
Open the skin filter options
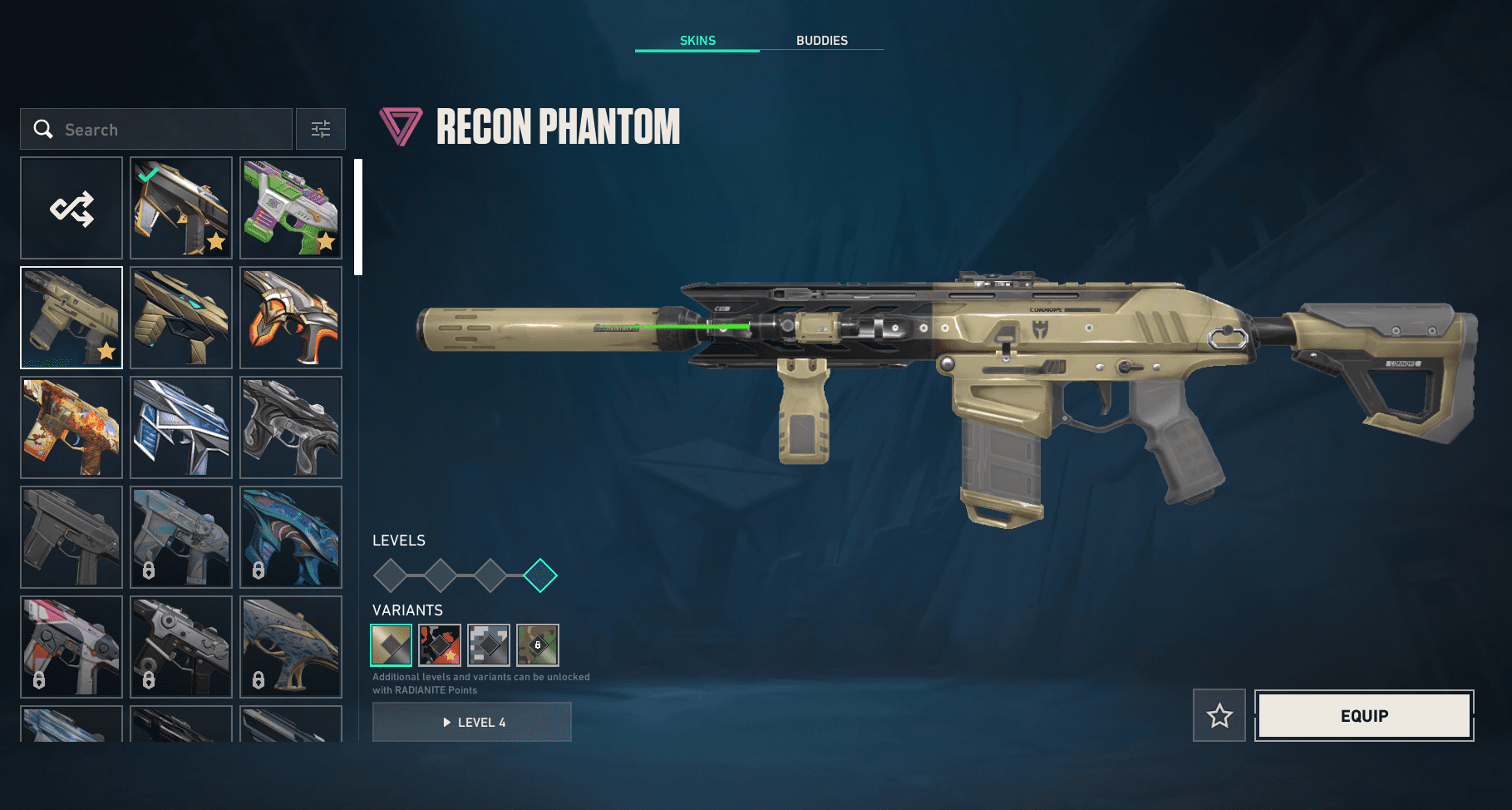(x=321, y=130)
